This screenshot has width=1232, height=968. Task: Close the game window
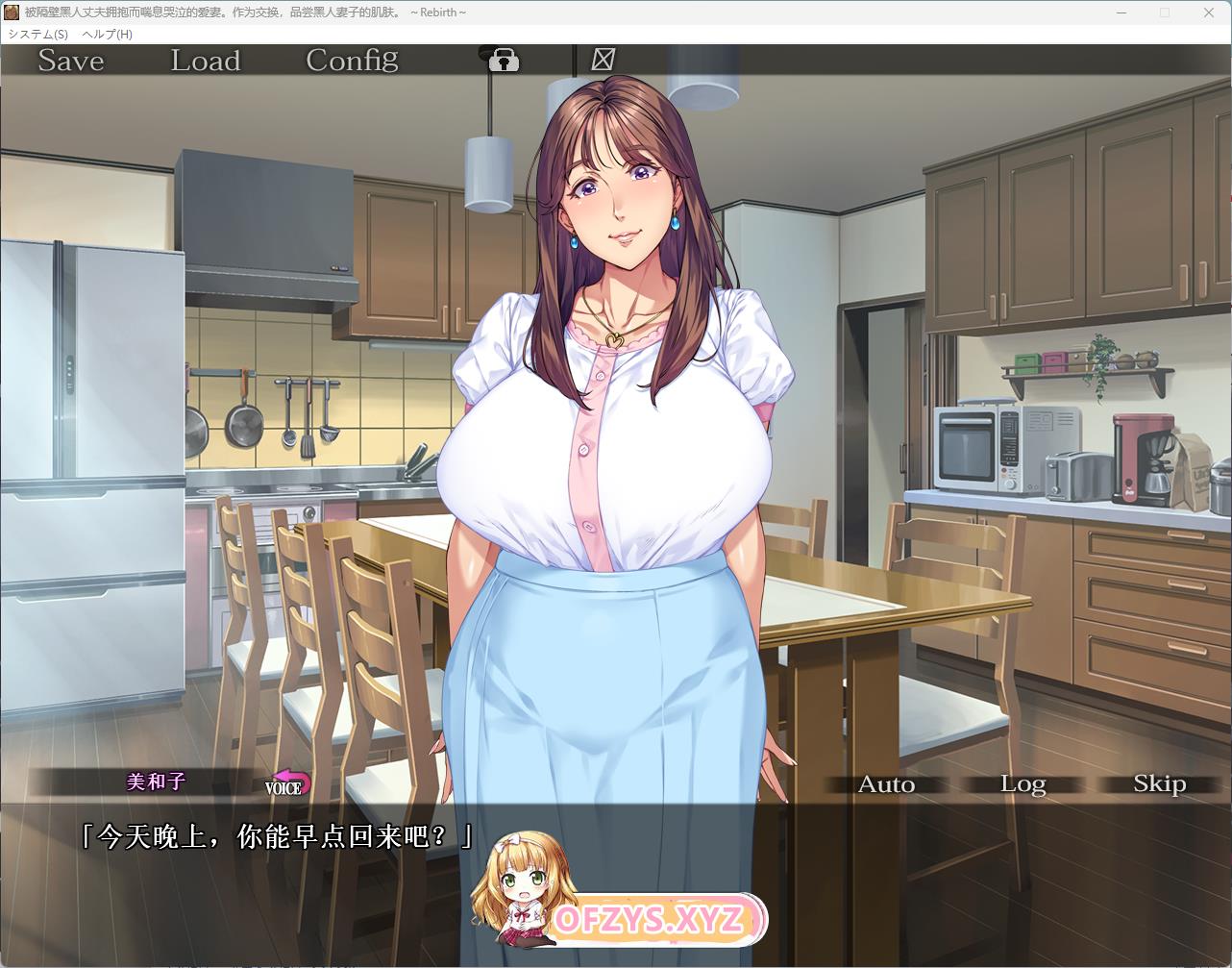coord(1209,12)
